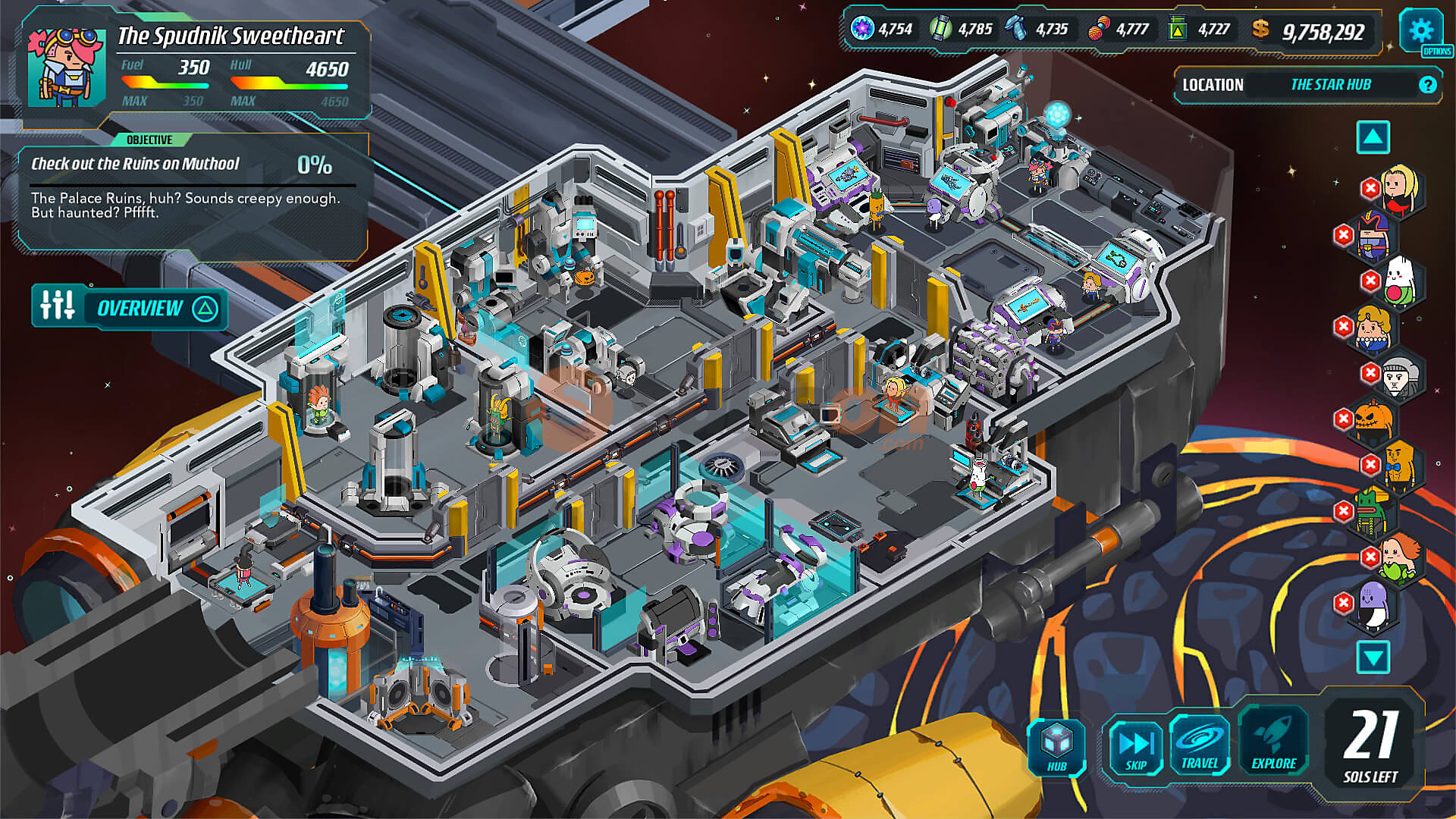Dismiss the pumpkin-head crew member
This screenshot has width=1456, height=819.
tap(1344, 419)
